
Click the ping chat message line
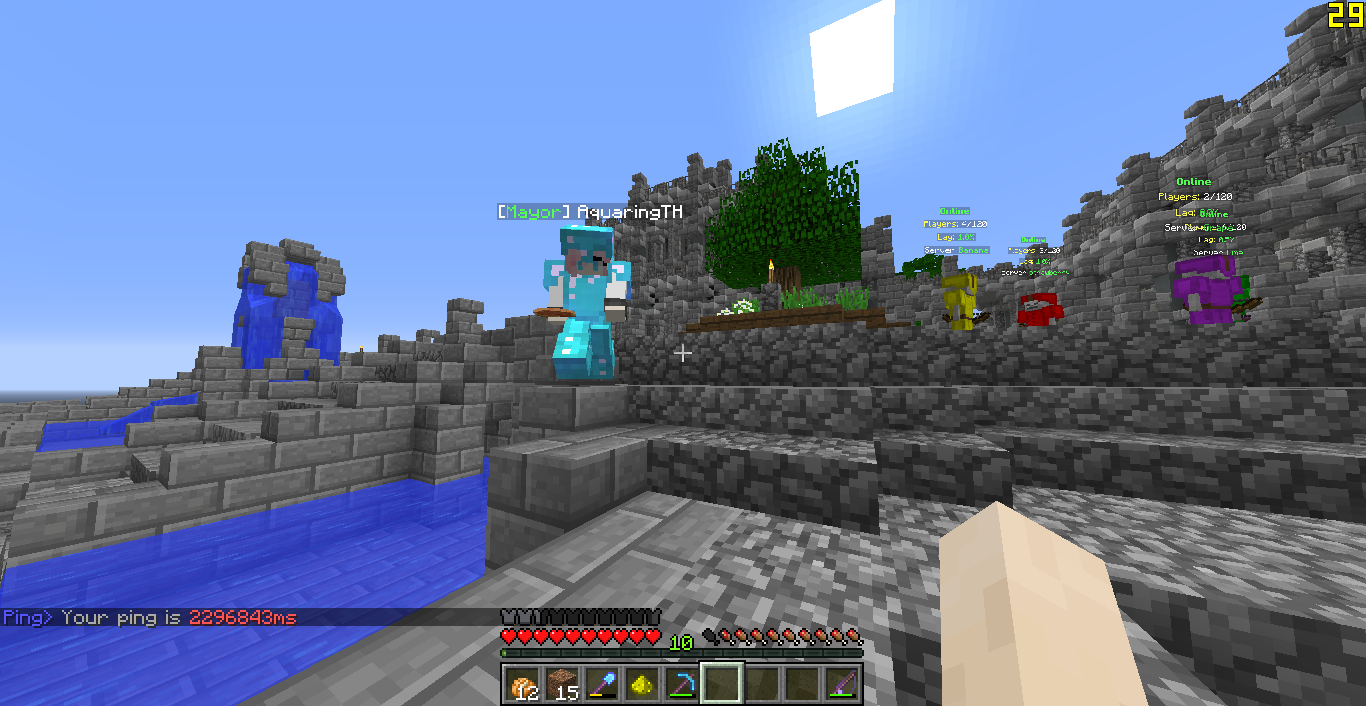(150, 618)
